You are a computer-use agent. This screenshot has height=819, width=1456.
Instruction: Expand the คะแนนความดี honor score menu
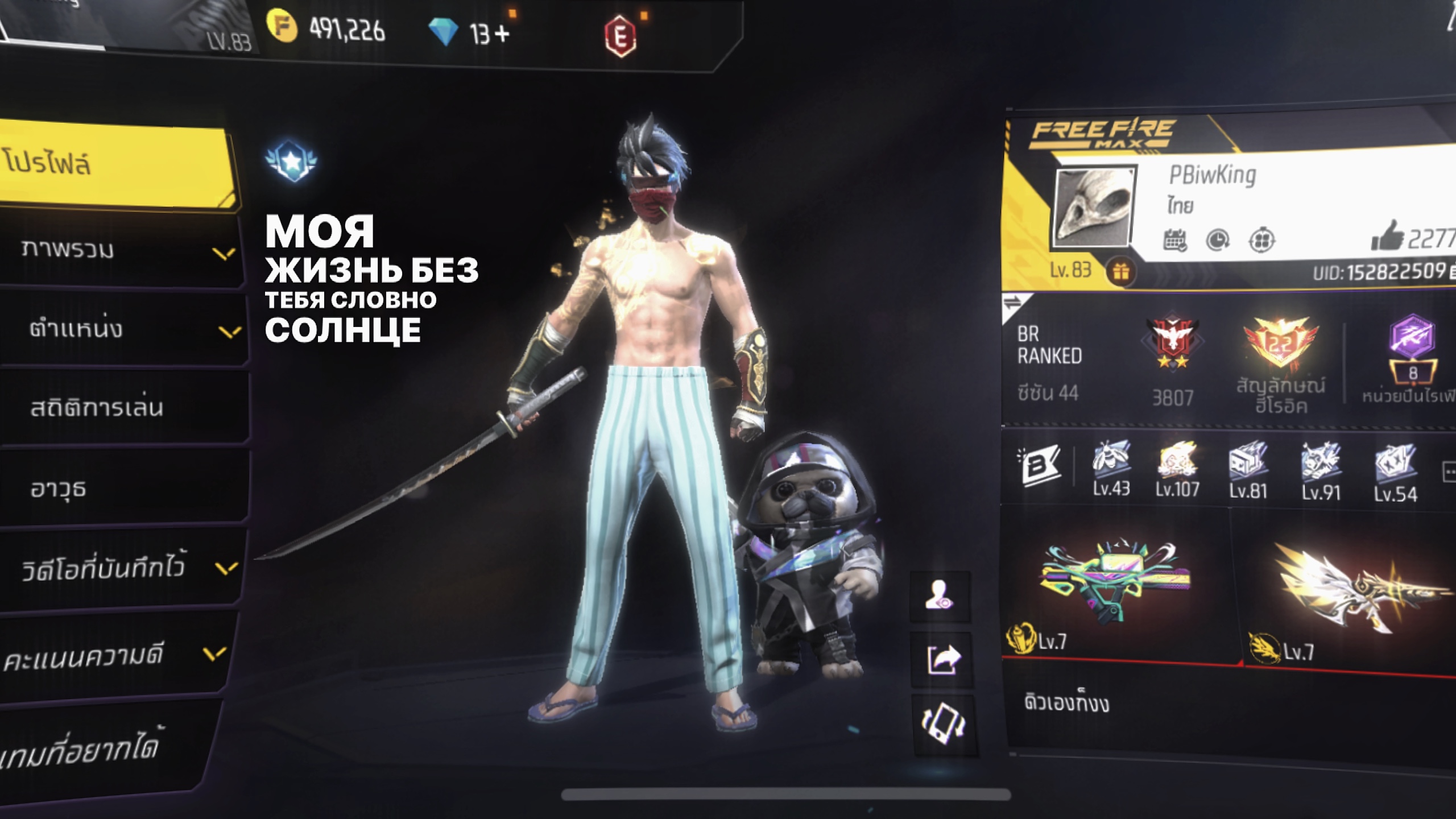(114, 654)
